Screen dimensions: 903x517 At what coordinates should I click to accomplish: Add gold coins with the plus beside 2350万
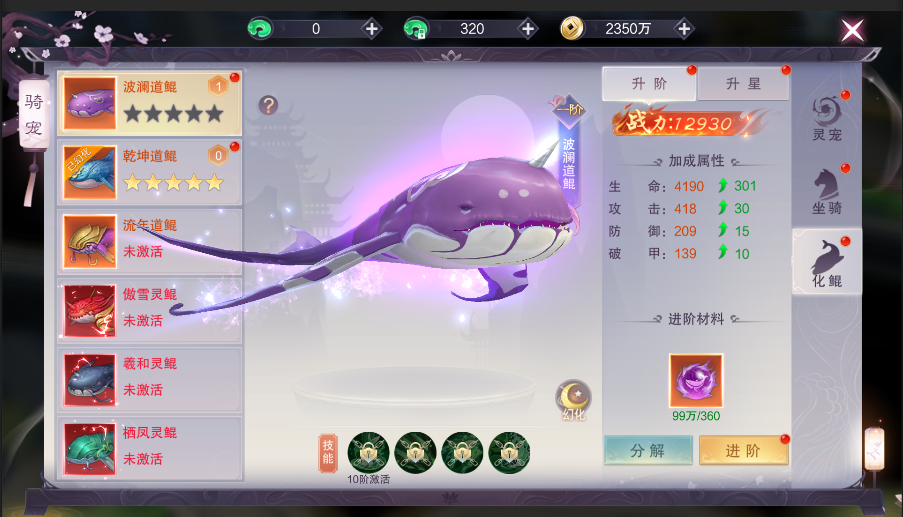coord(684,29)
